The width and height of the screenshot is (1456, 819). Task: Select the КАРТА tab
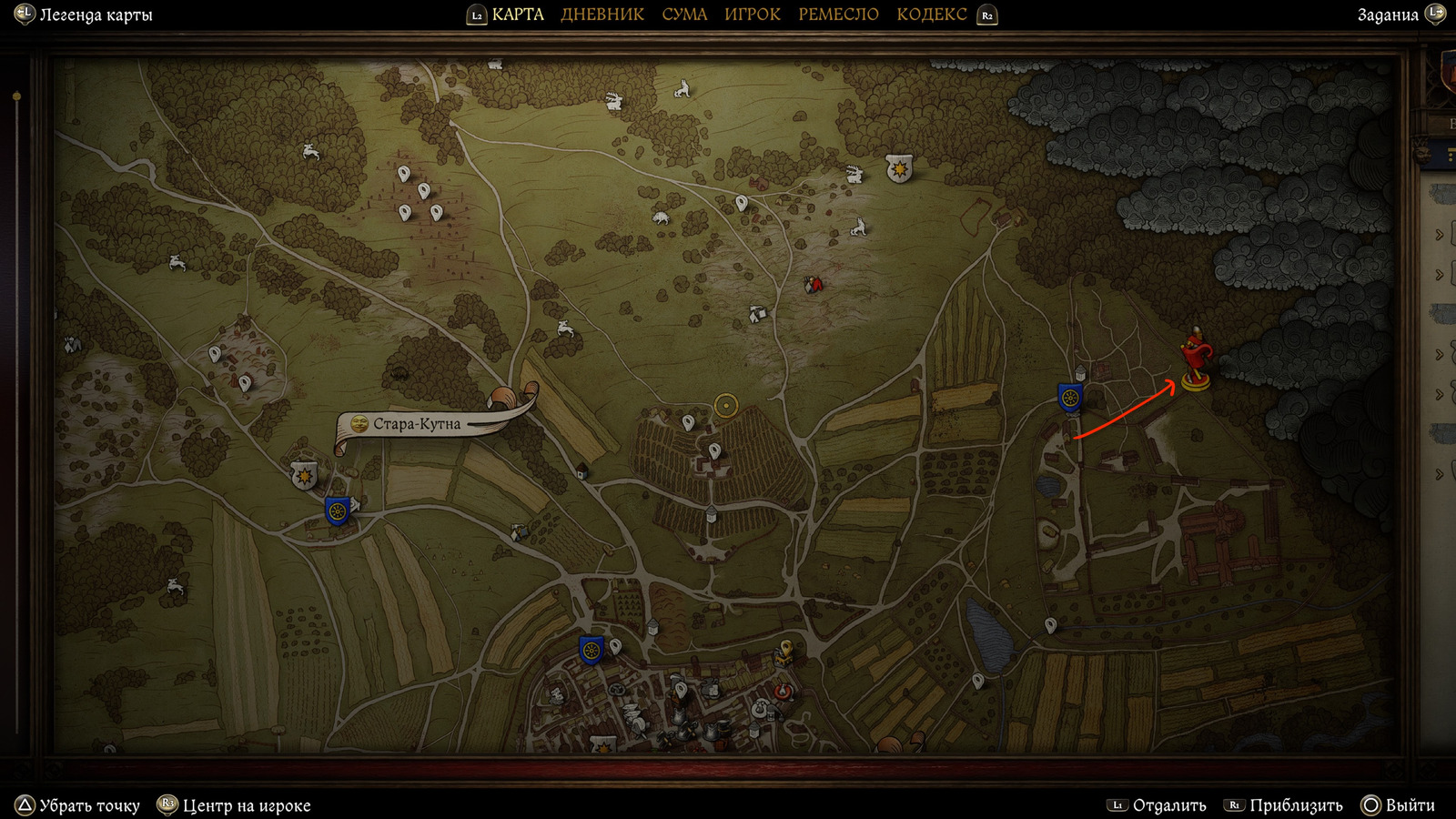517,15
